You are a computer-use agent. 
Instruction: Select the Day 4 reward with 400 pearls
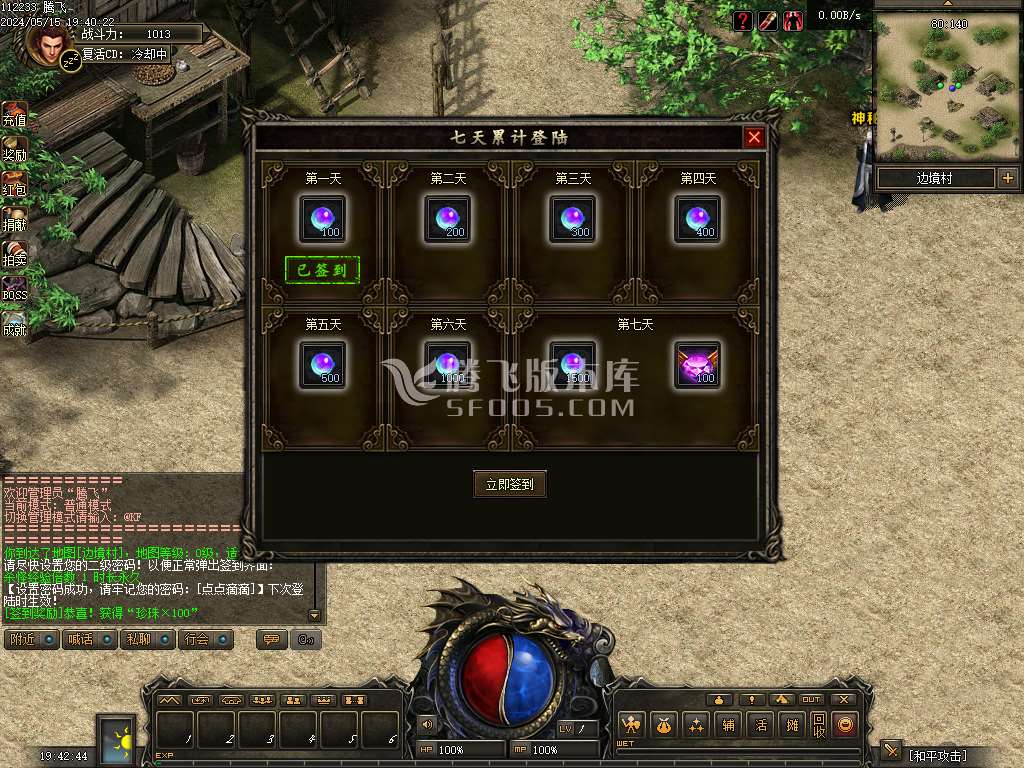[x=697, y=218]
